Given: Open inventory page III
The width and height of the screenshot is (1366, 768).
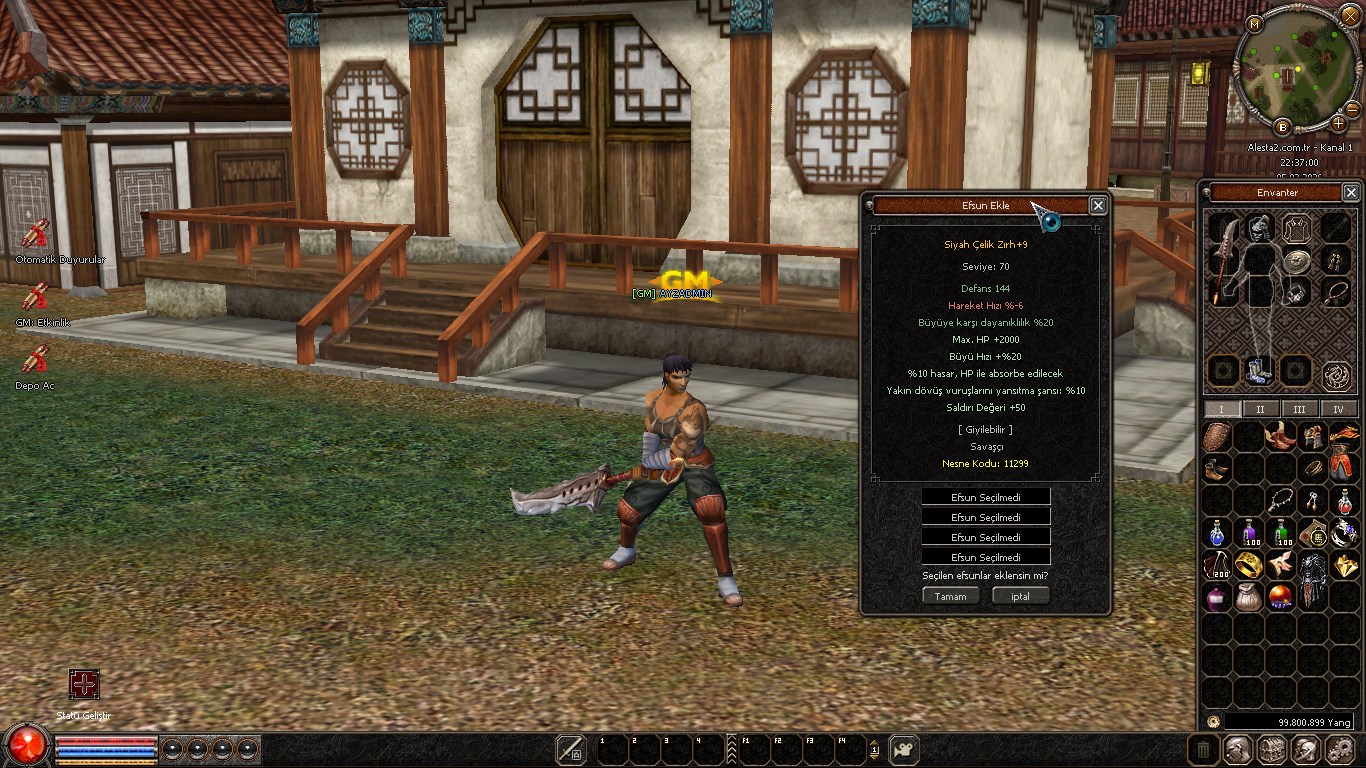Looking at the screenshot, I should (1299, 409).
